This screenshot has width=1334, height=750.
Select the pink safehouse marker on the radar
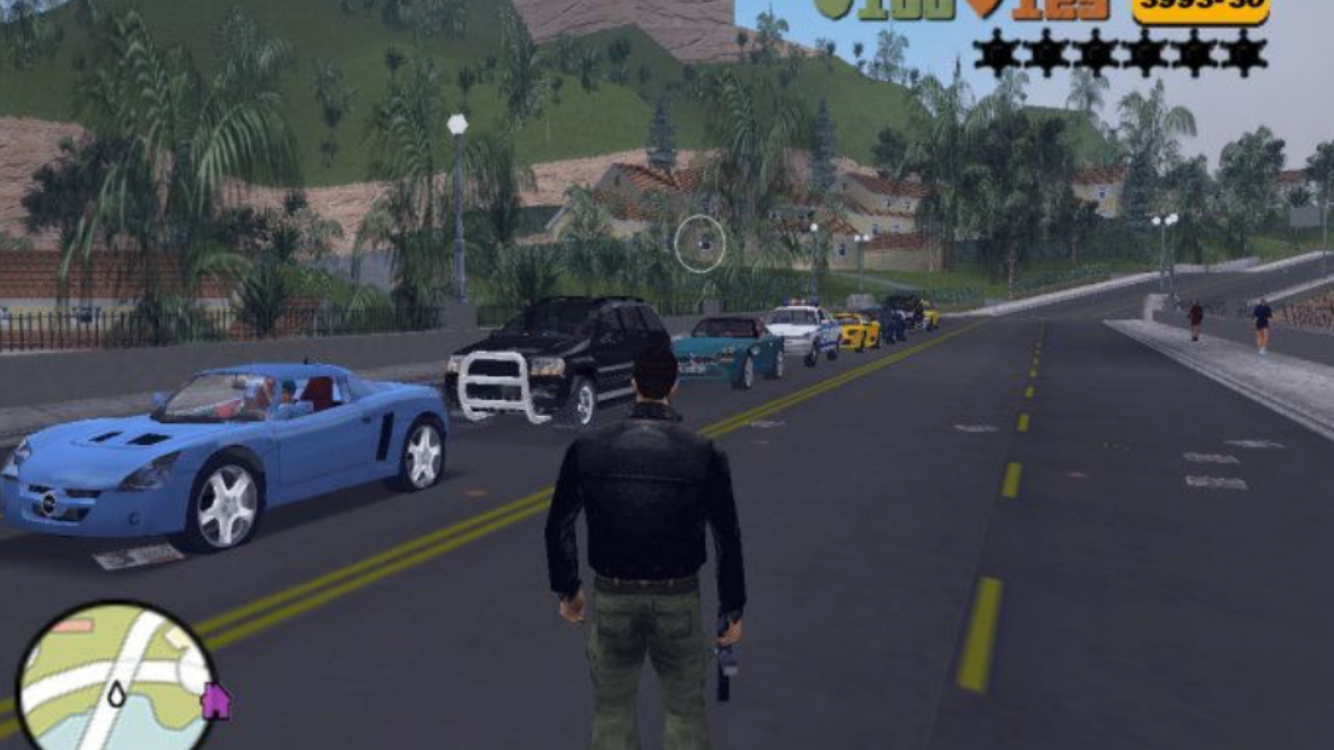point(215,701)
